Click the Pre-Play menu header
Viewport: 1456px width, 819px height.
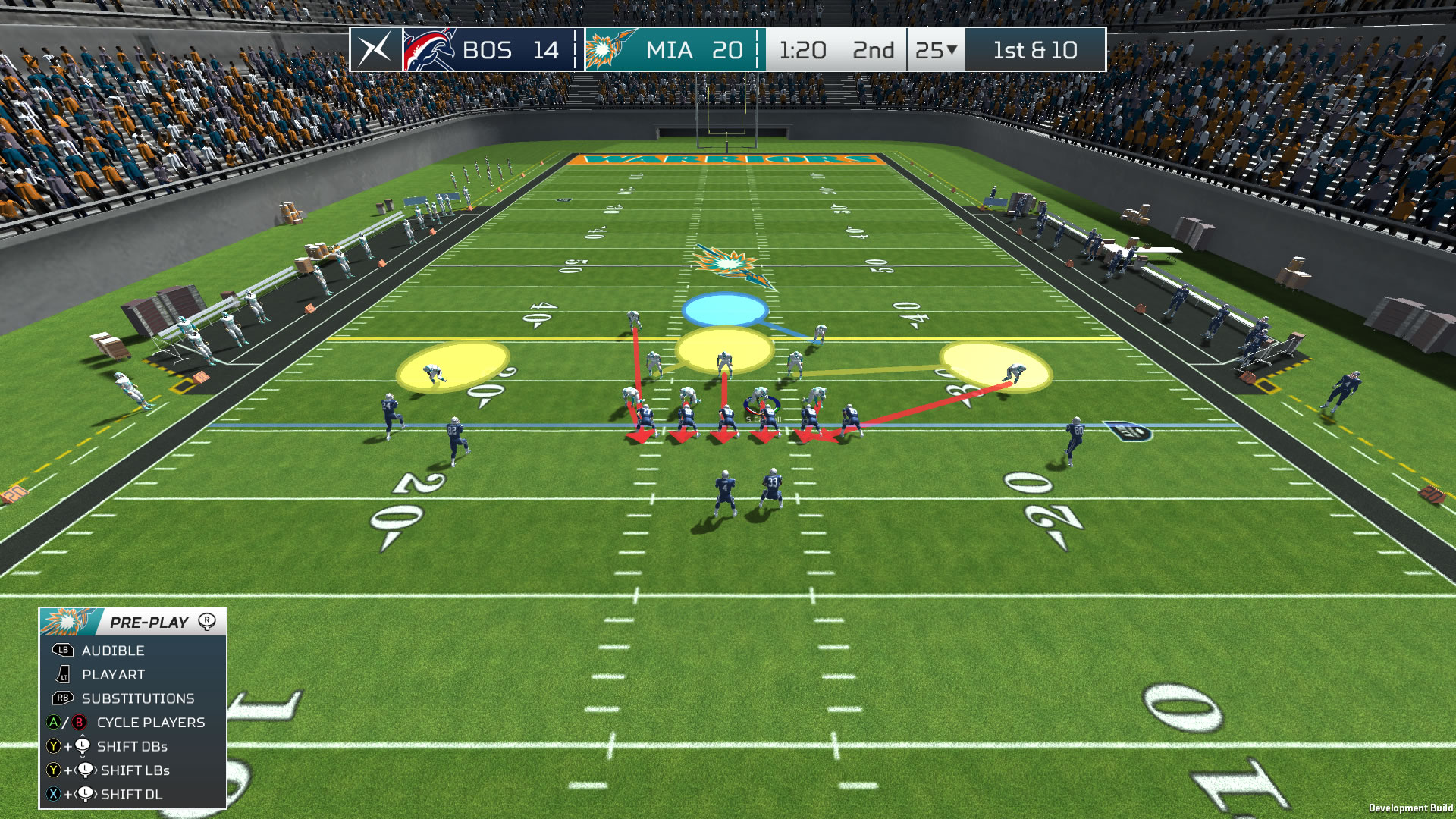(149, 623)
